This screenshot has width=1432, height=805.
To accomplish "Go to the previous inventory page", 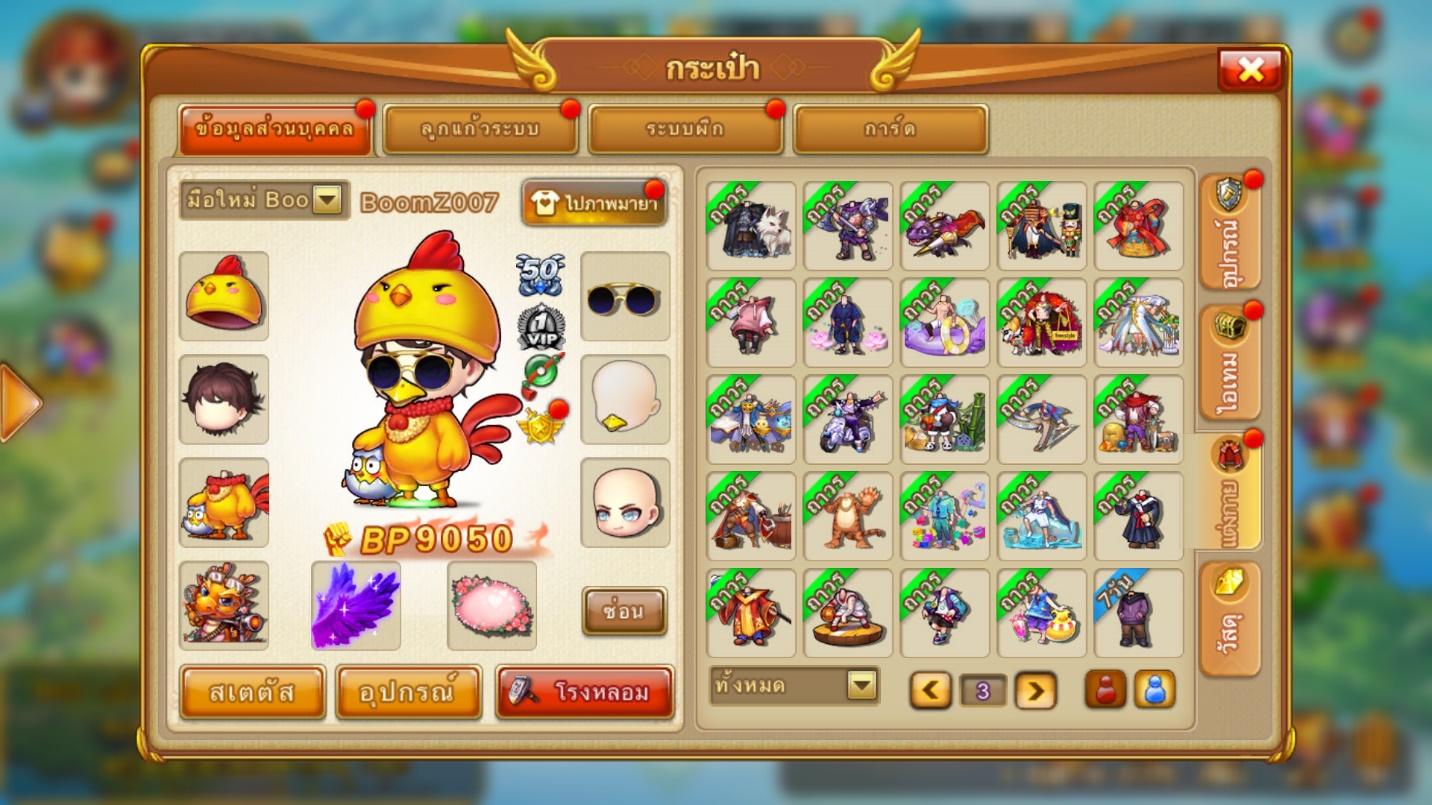I will [x=931, y=690].
